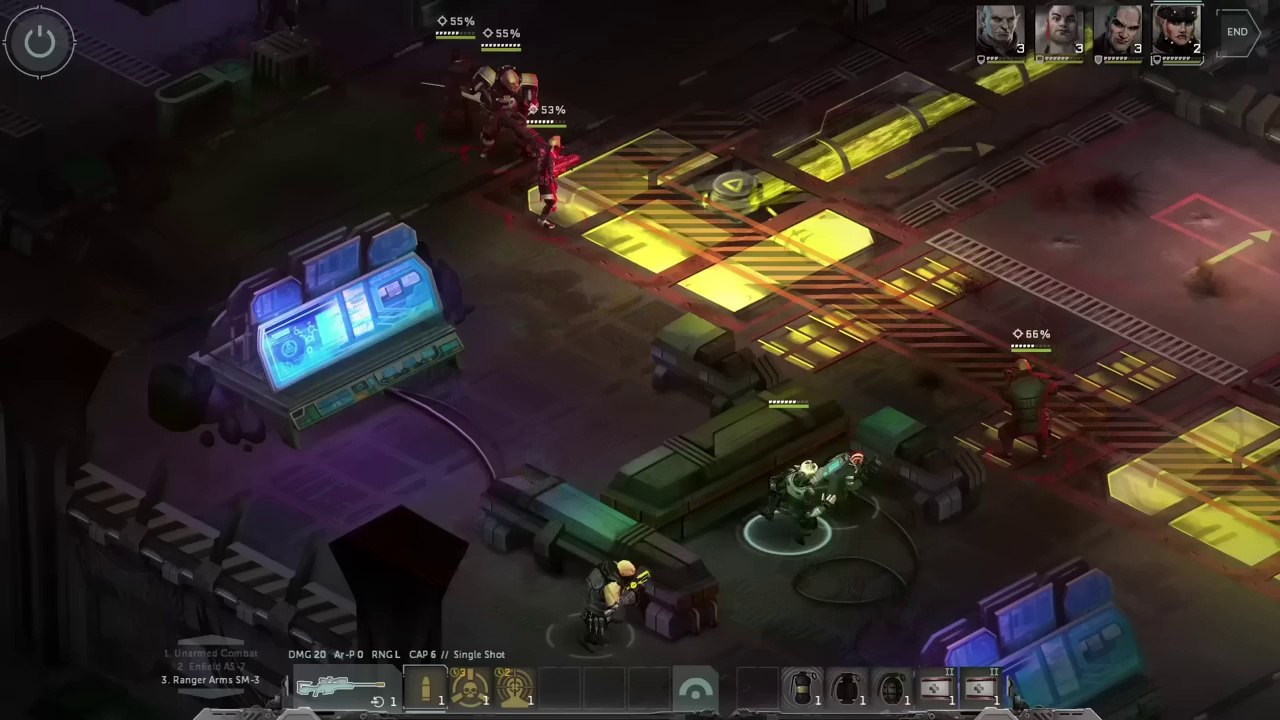This screenshot has width=1280, height=720.
Task: Switch to Unarmed Combat weapon
Action: [211, 653]
